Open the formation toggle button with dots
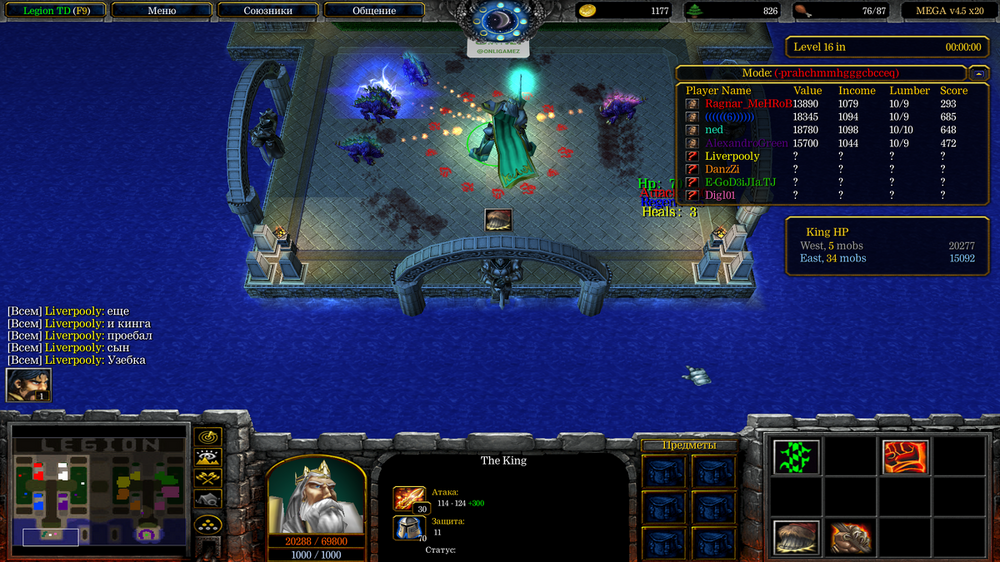 coord(208,524)
